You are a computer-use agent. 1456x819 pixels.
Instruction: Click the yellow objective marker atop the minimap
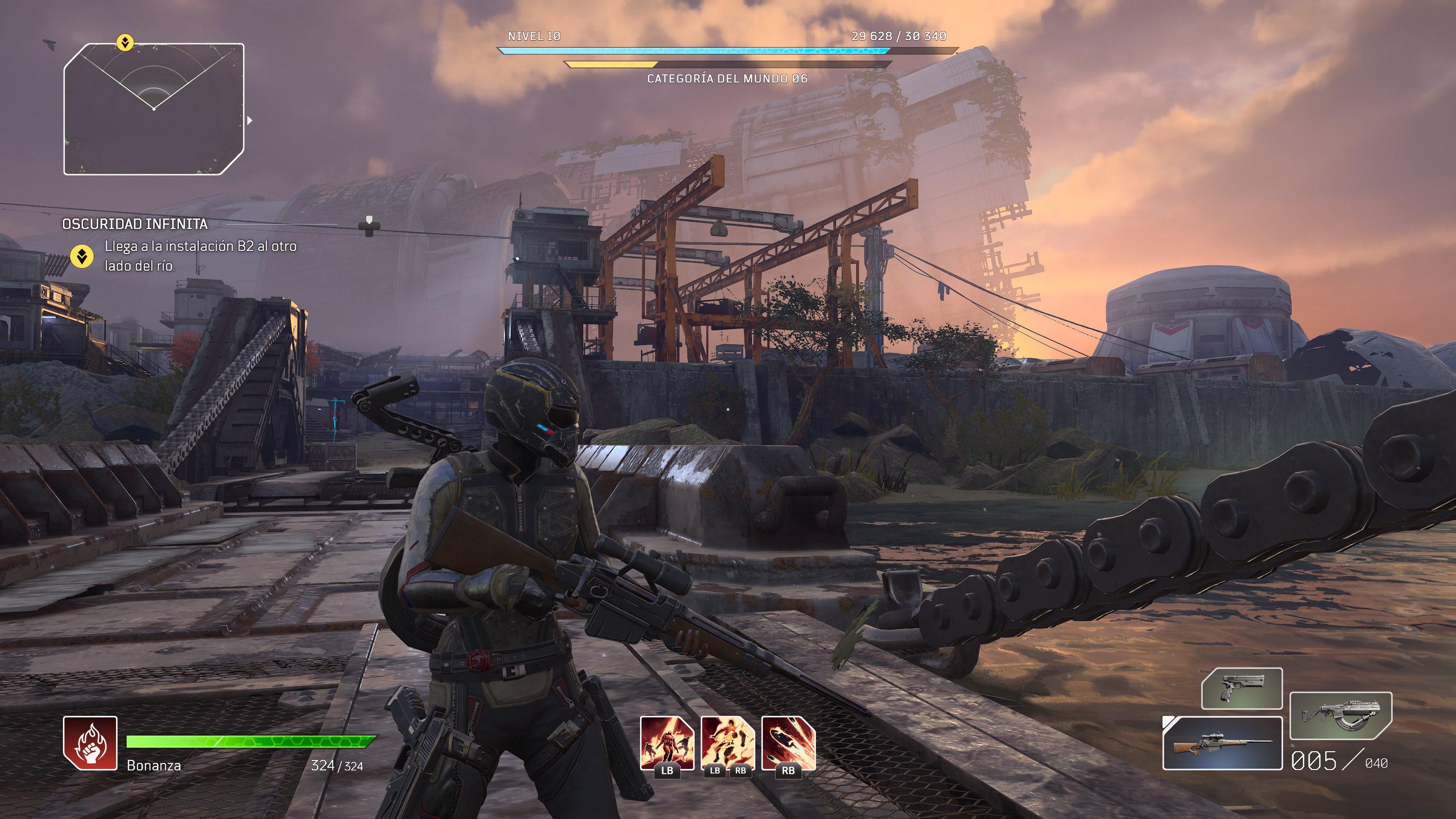point(125,42)
